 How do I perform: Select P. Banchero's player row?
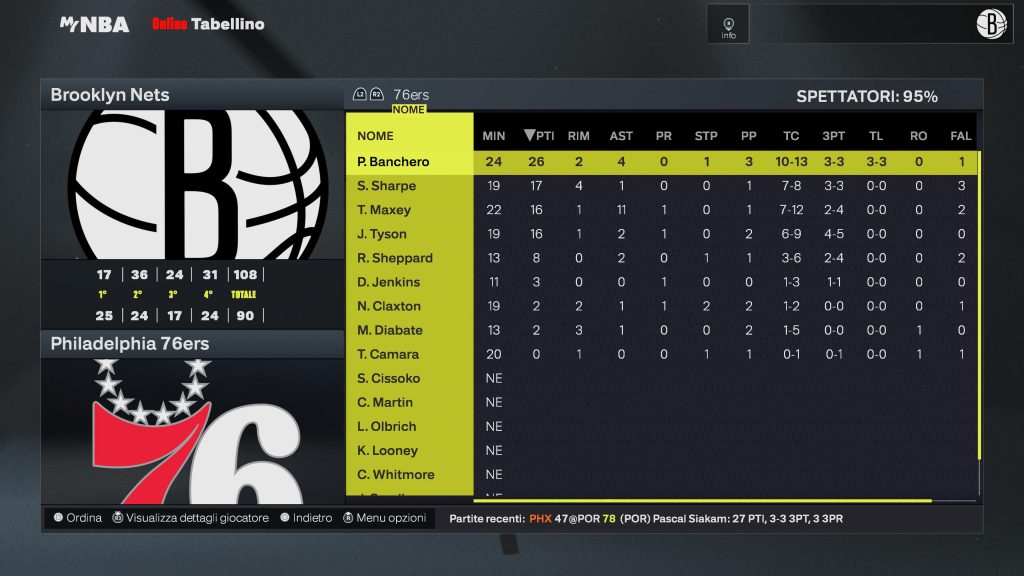(x=393, y=162)
